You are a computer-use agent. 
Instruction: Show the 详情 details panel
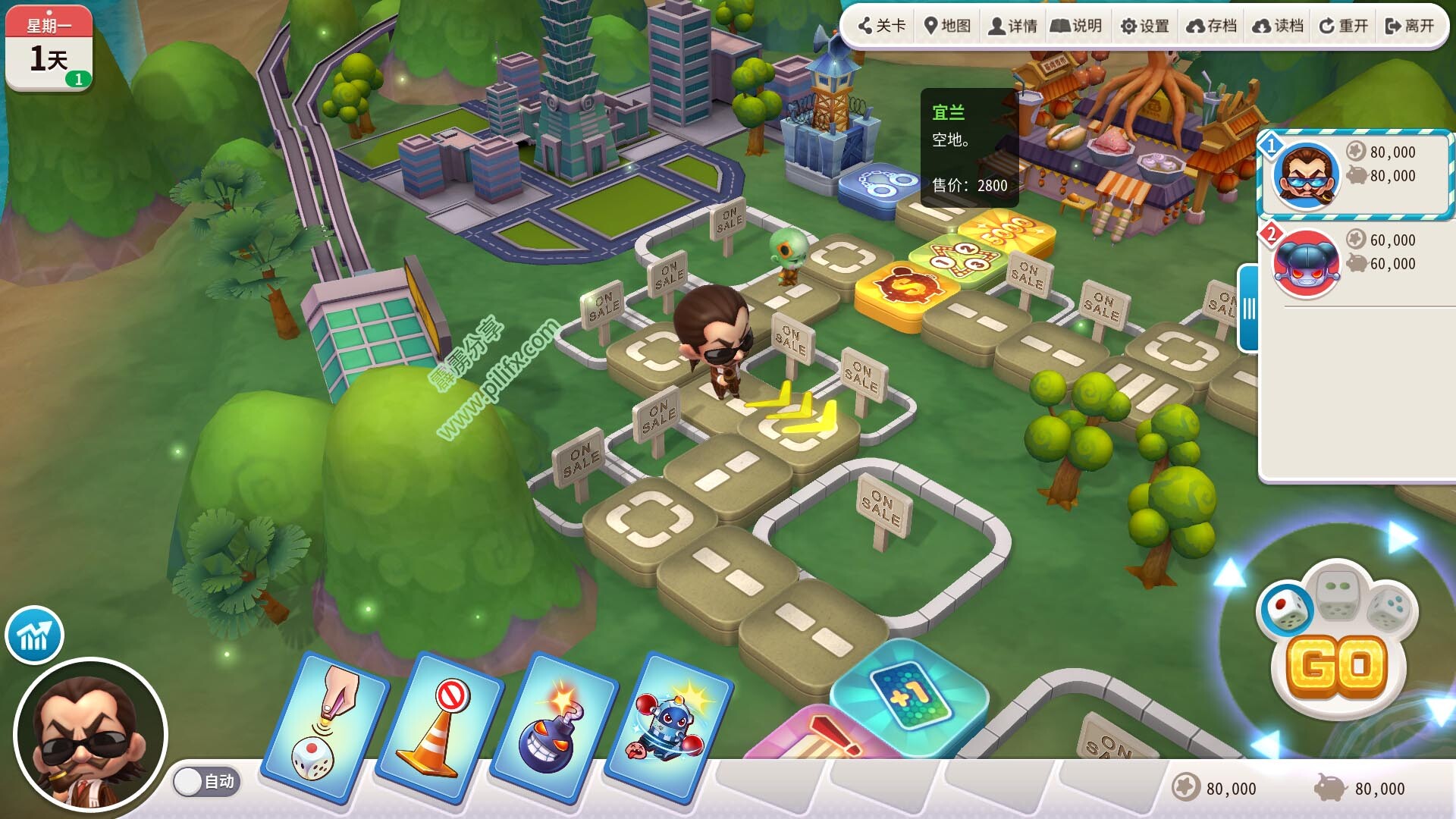click(x=1012, y=27)
